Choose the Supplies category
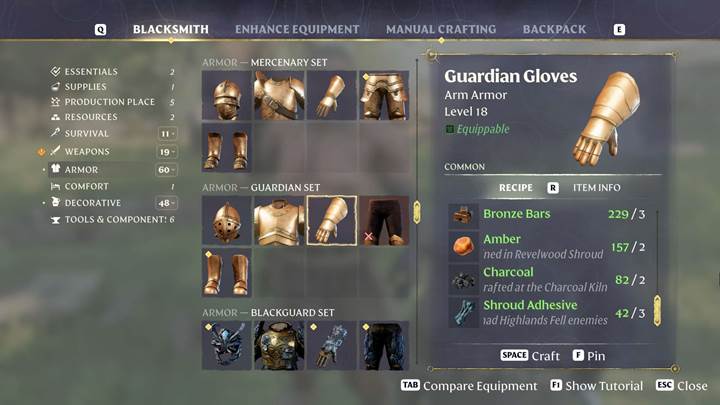 (85, 87)
